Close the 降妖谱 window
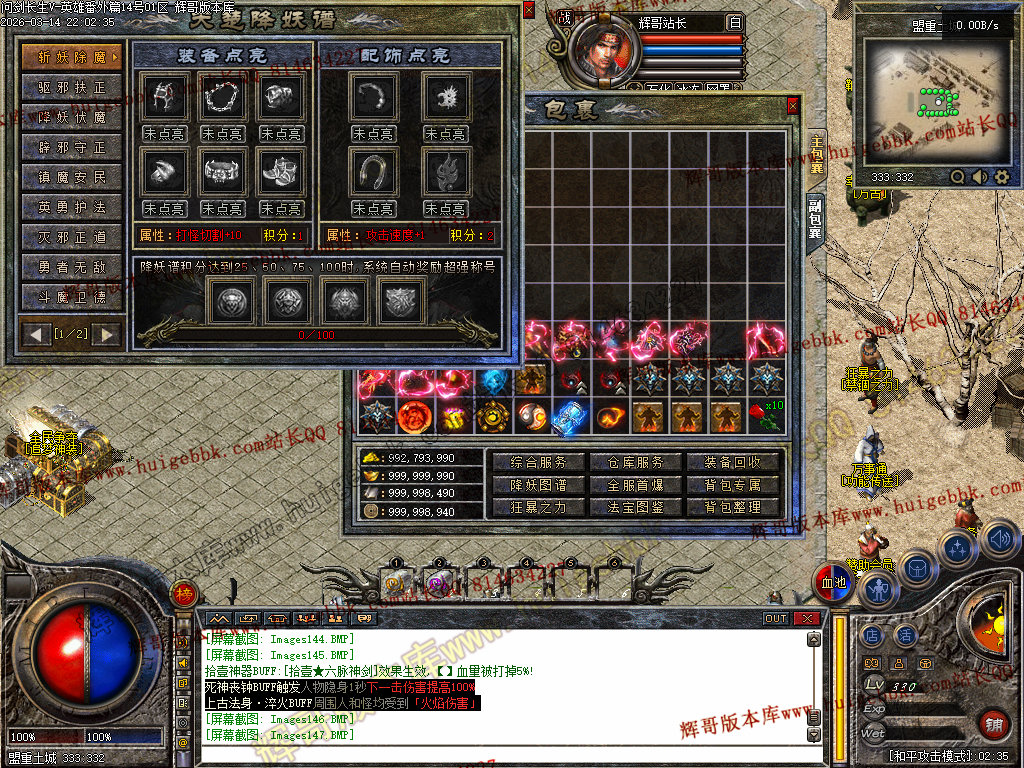 coord(528,11)
